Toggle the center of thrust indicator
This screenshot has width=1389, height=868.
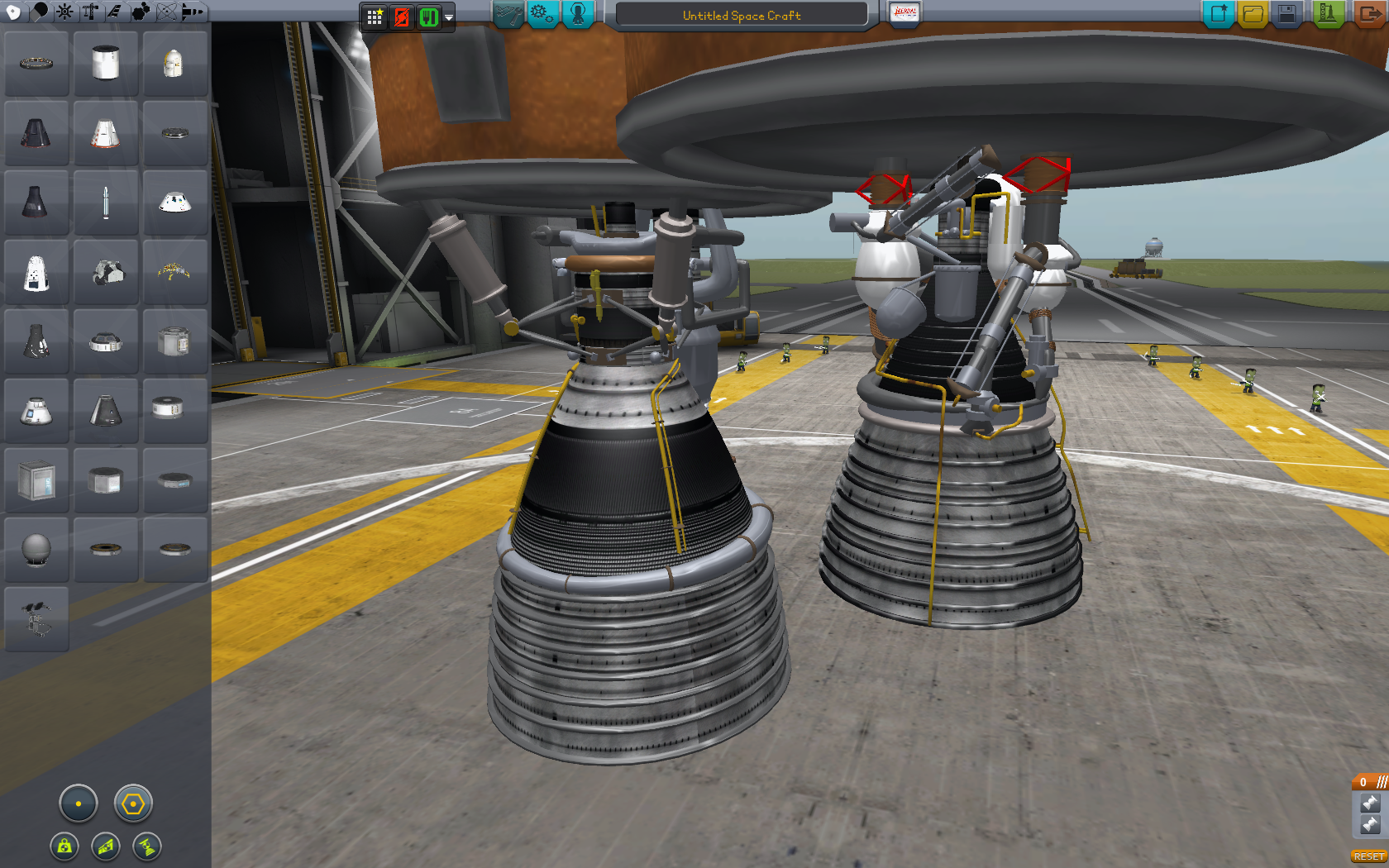(146, 847)
